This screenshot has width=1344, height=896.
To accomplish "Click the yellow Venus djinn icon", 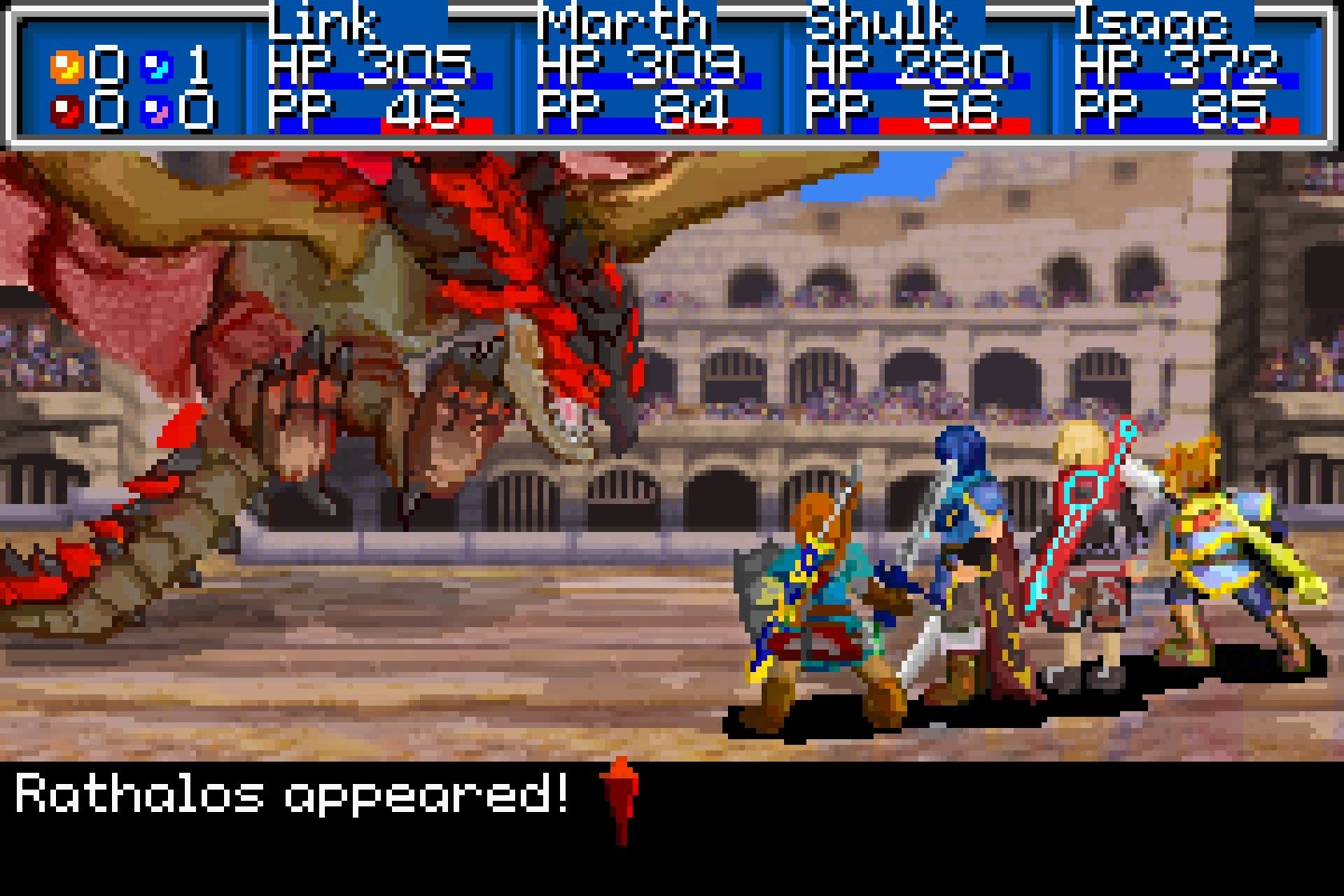I will [66, 67].
